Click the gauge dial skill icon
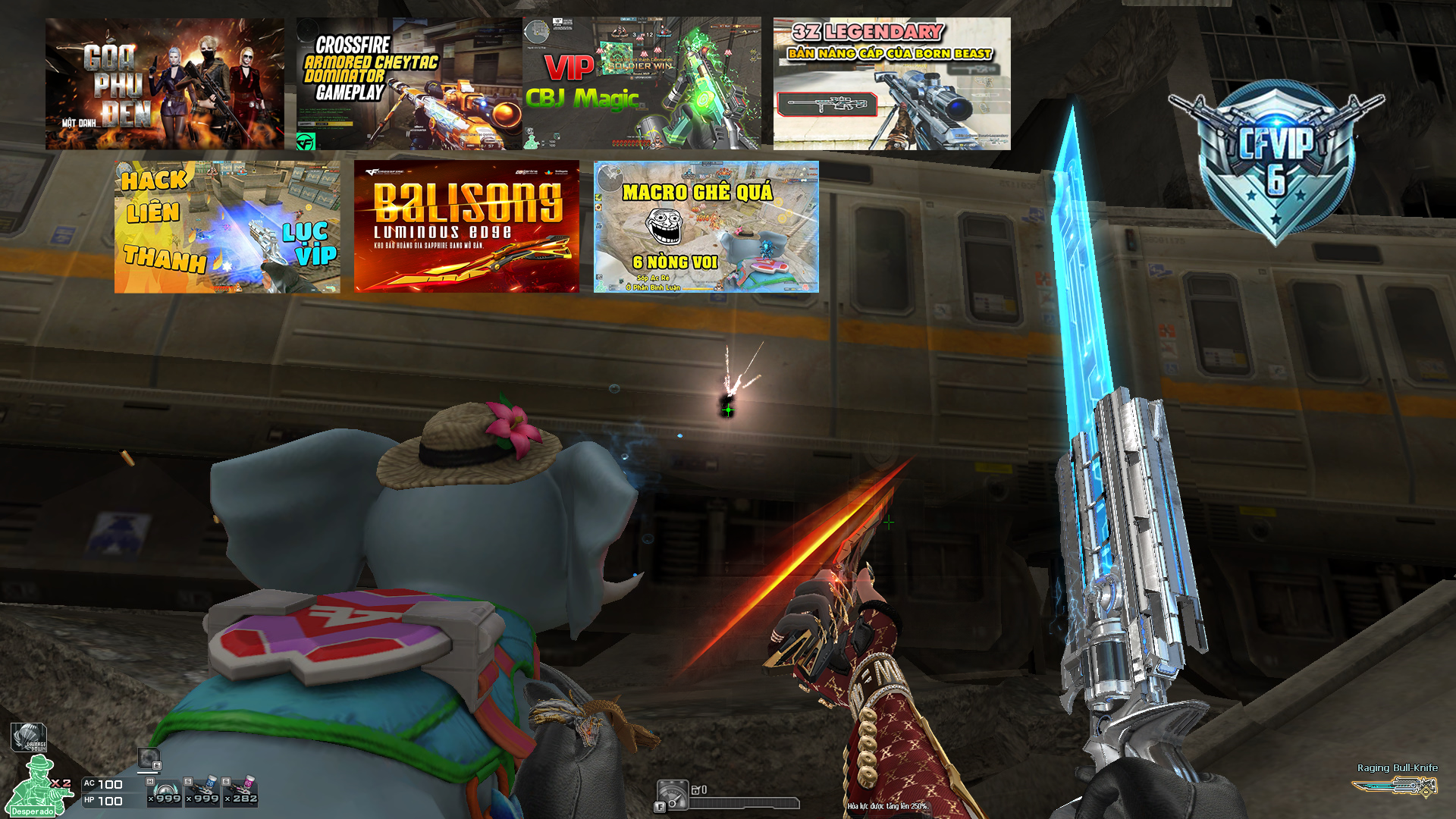This screenshot has width=1456, height=819. (x=673, y=794)
